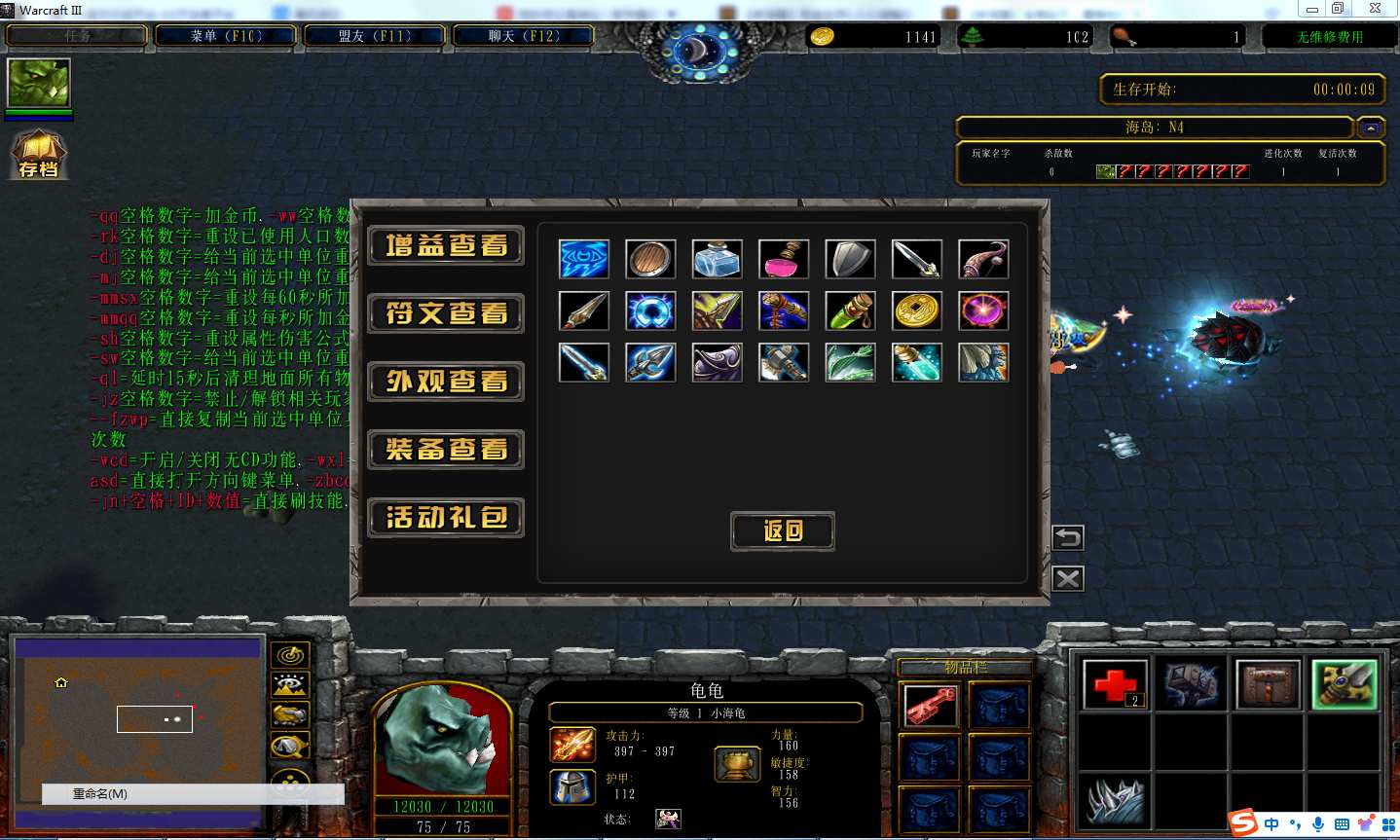Select the gold coin icon in the grid
The height and width of the screenshot is (840, 1400).
[x=916, y=310]
